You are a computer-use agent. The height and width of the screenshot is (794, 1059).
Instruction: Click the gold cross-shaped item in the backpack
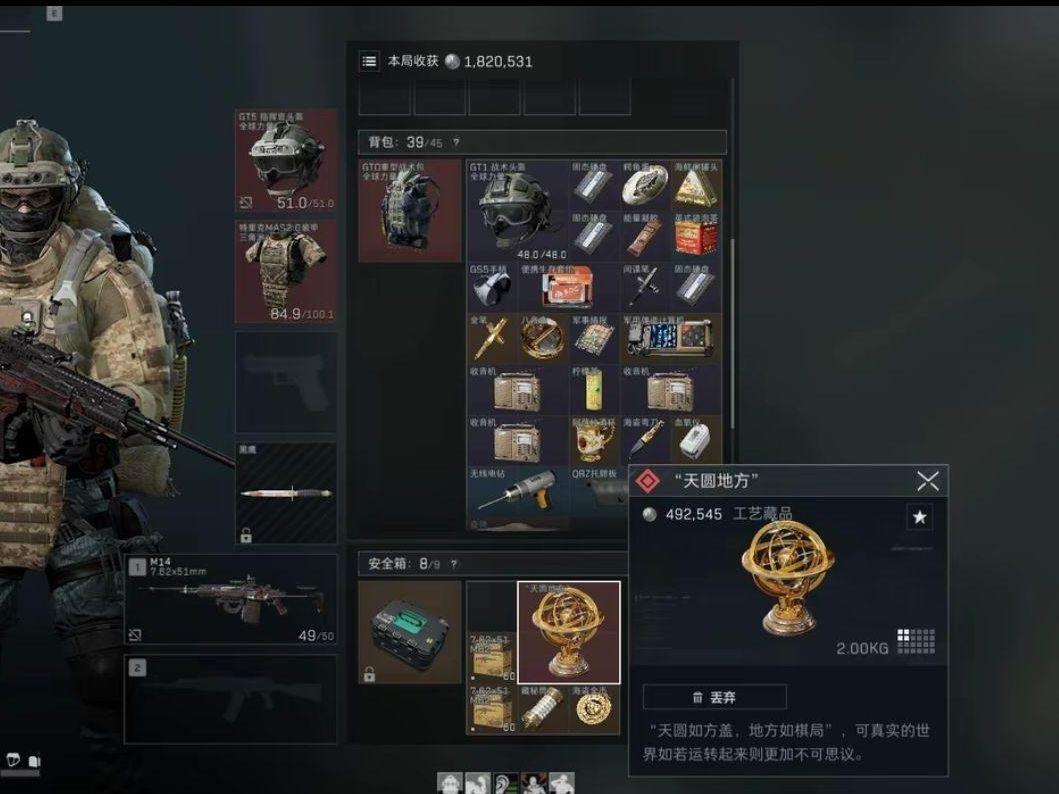coord(490,339)
